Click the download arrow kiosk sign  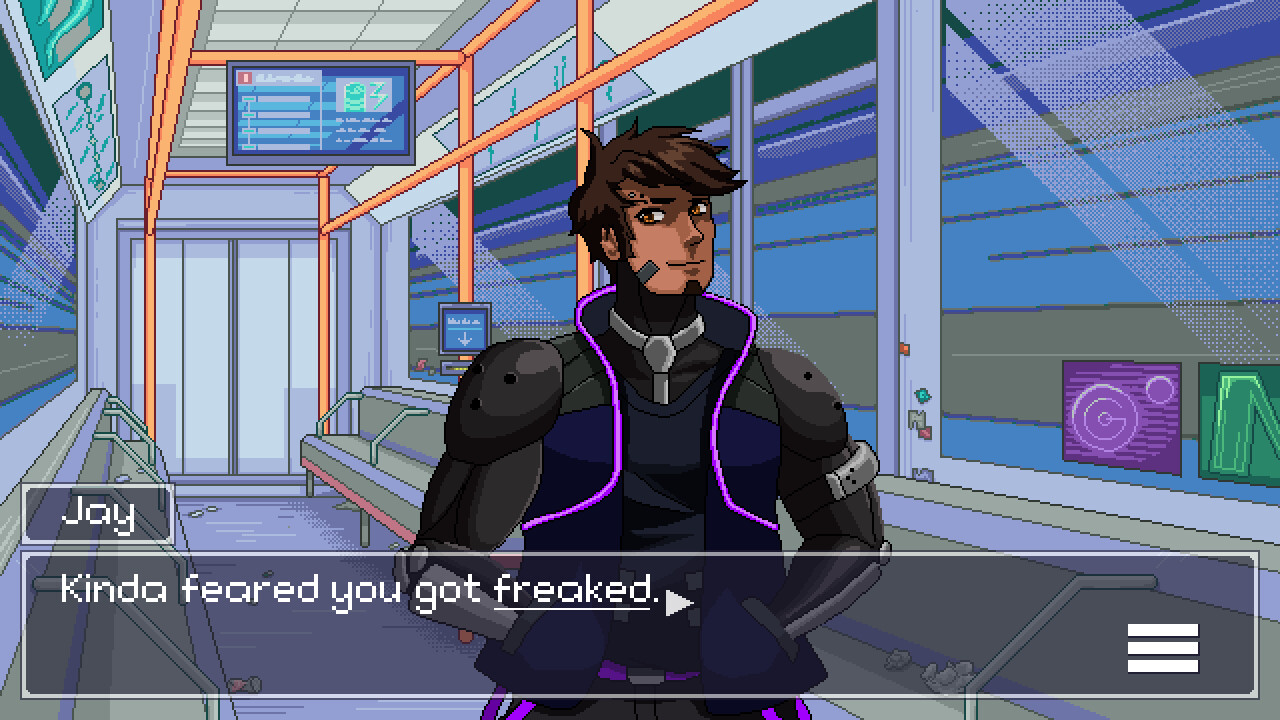(x=462, y=330)
